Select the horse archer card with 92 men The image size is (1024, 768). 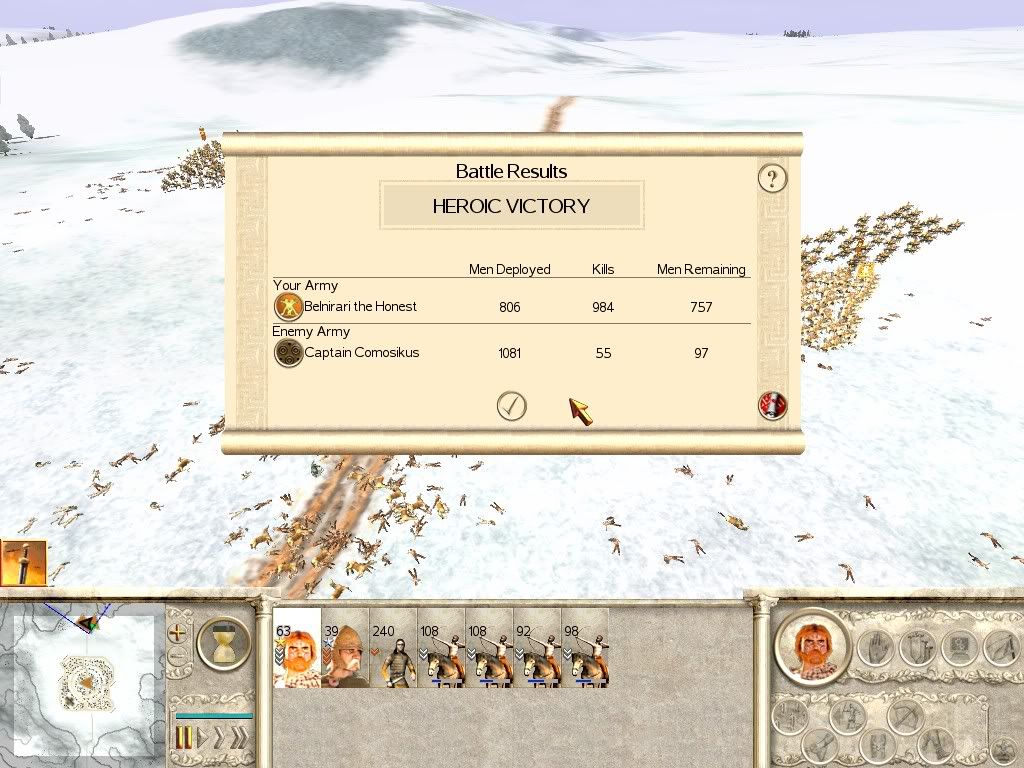tap(537, 648)
